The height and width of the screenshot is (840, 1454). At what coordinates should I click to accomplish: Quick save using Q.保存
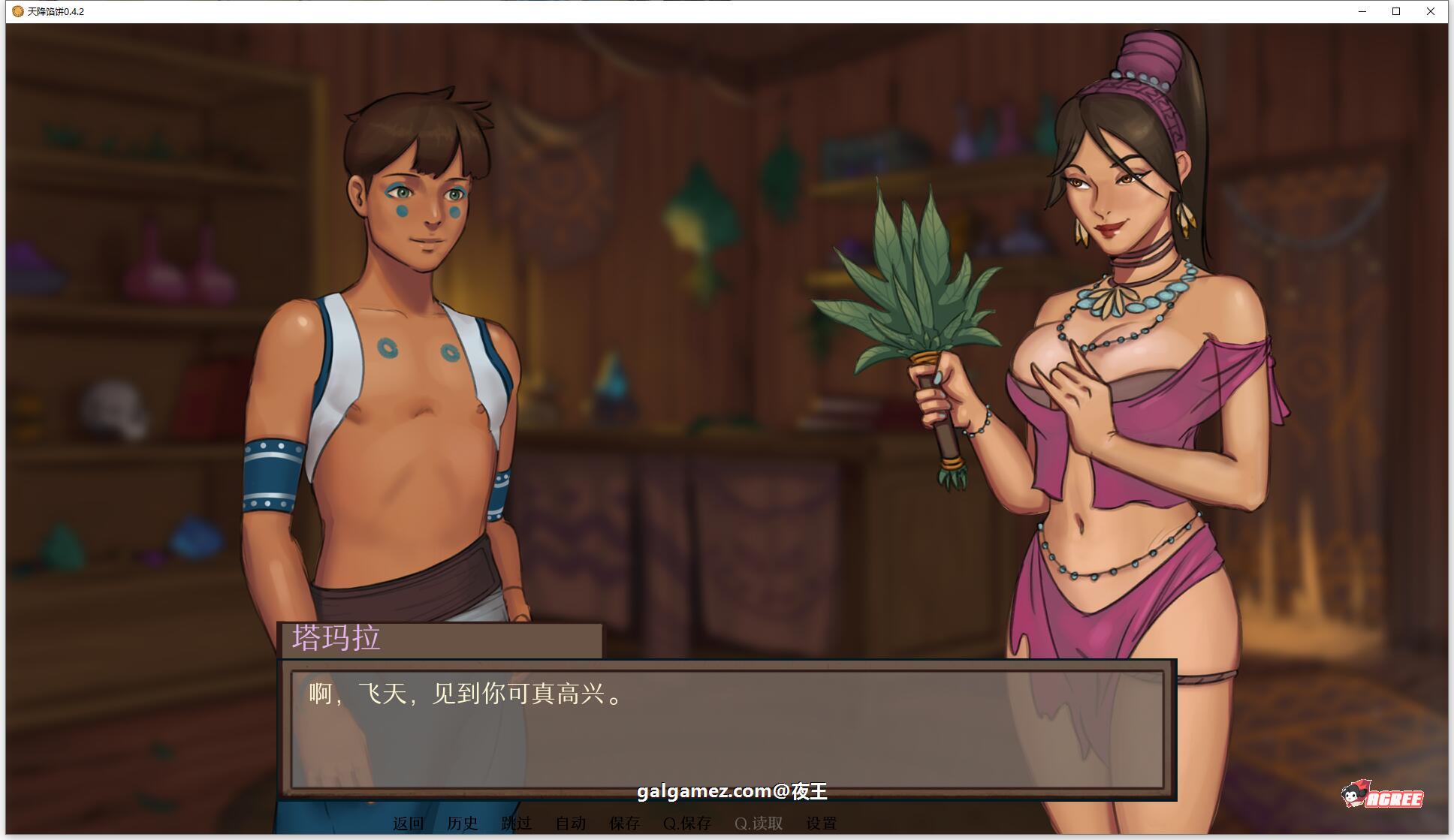coord(687,823)
